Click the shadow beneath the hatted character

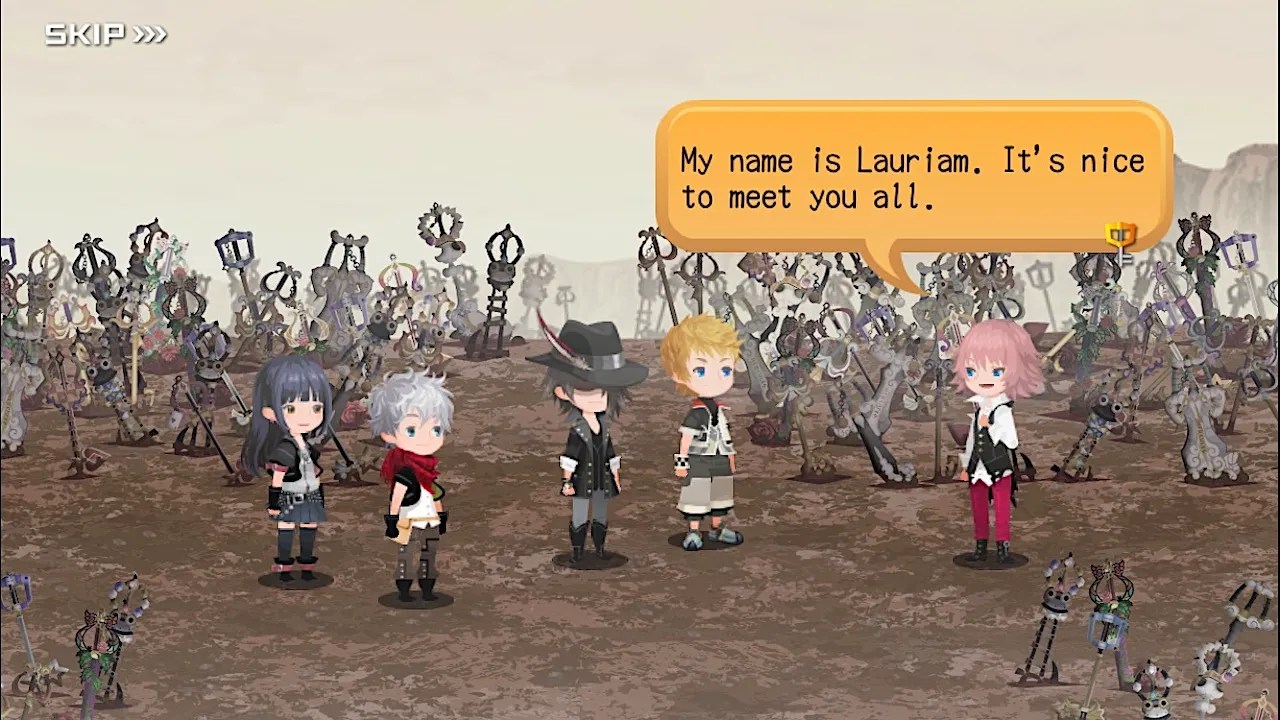(588, 565)
